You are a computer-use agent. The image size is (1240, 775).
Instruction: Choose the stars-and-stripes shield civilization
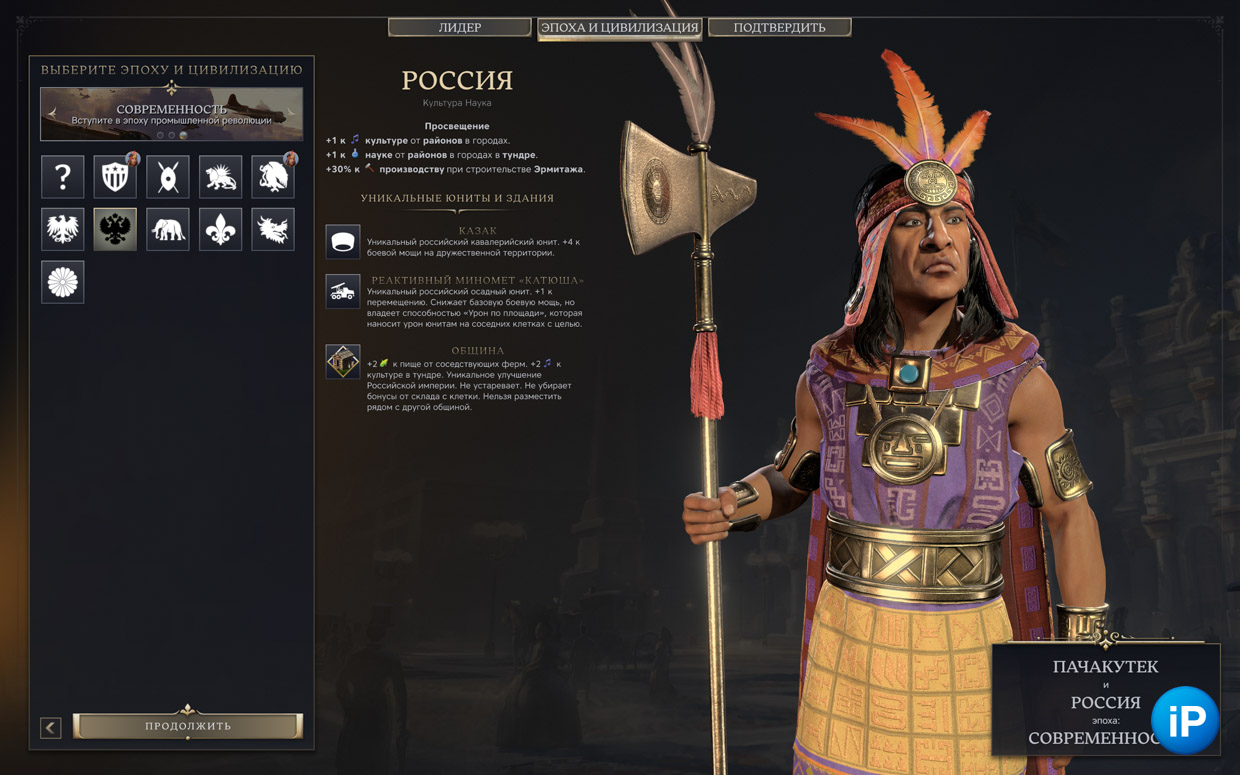pyautogui.click(x=115, y=177)
